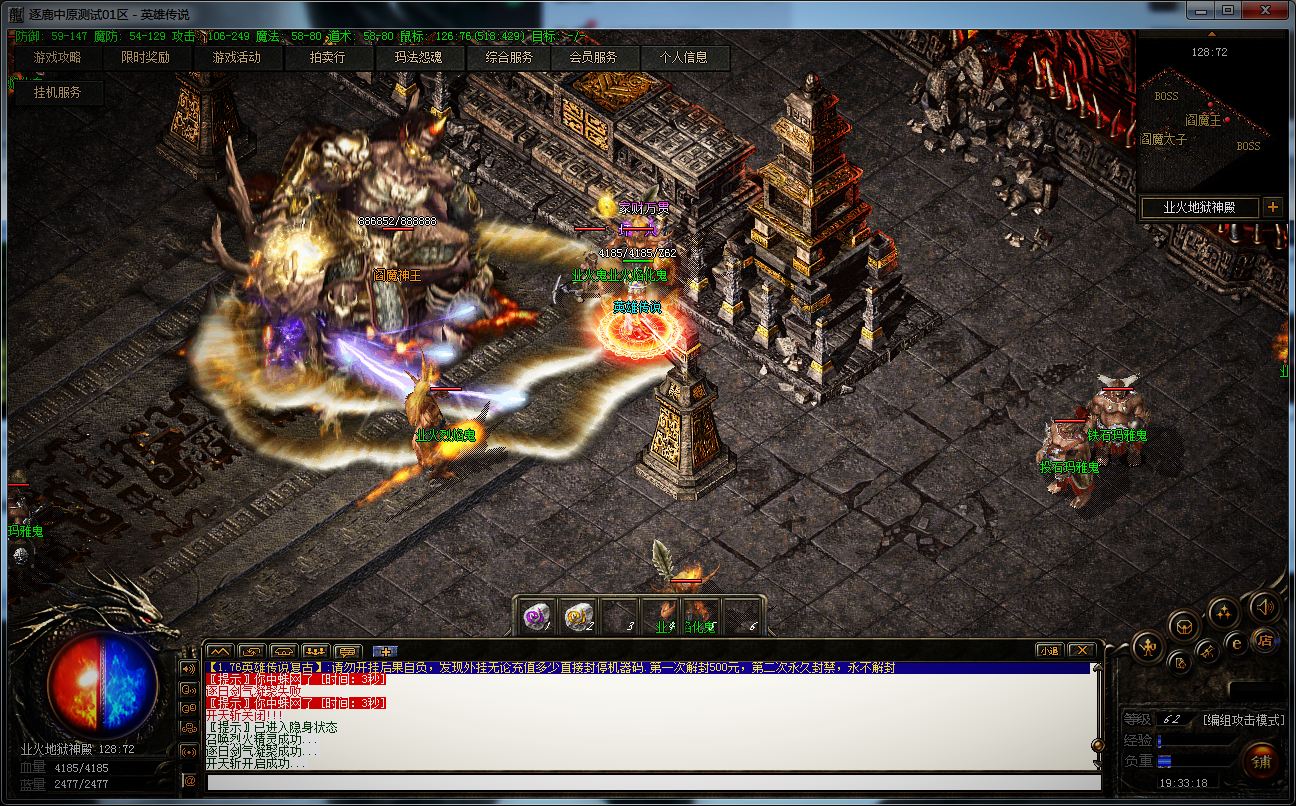Close the chat panel with the X button

[1080, 650]
